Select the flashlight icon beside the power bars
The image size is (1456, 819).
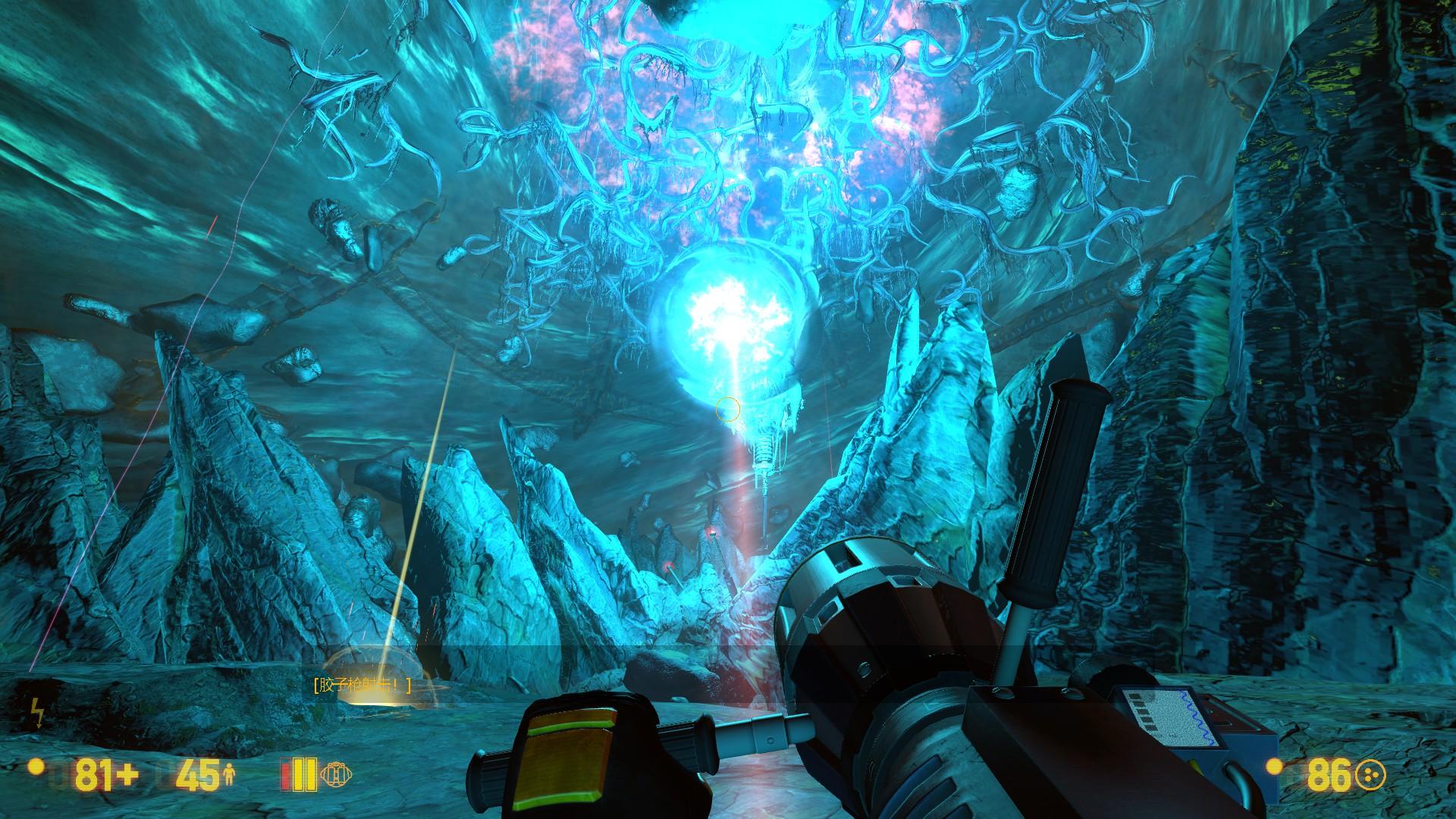336,774
